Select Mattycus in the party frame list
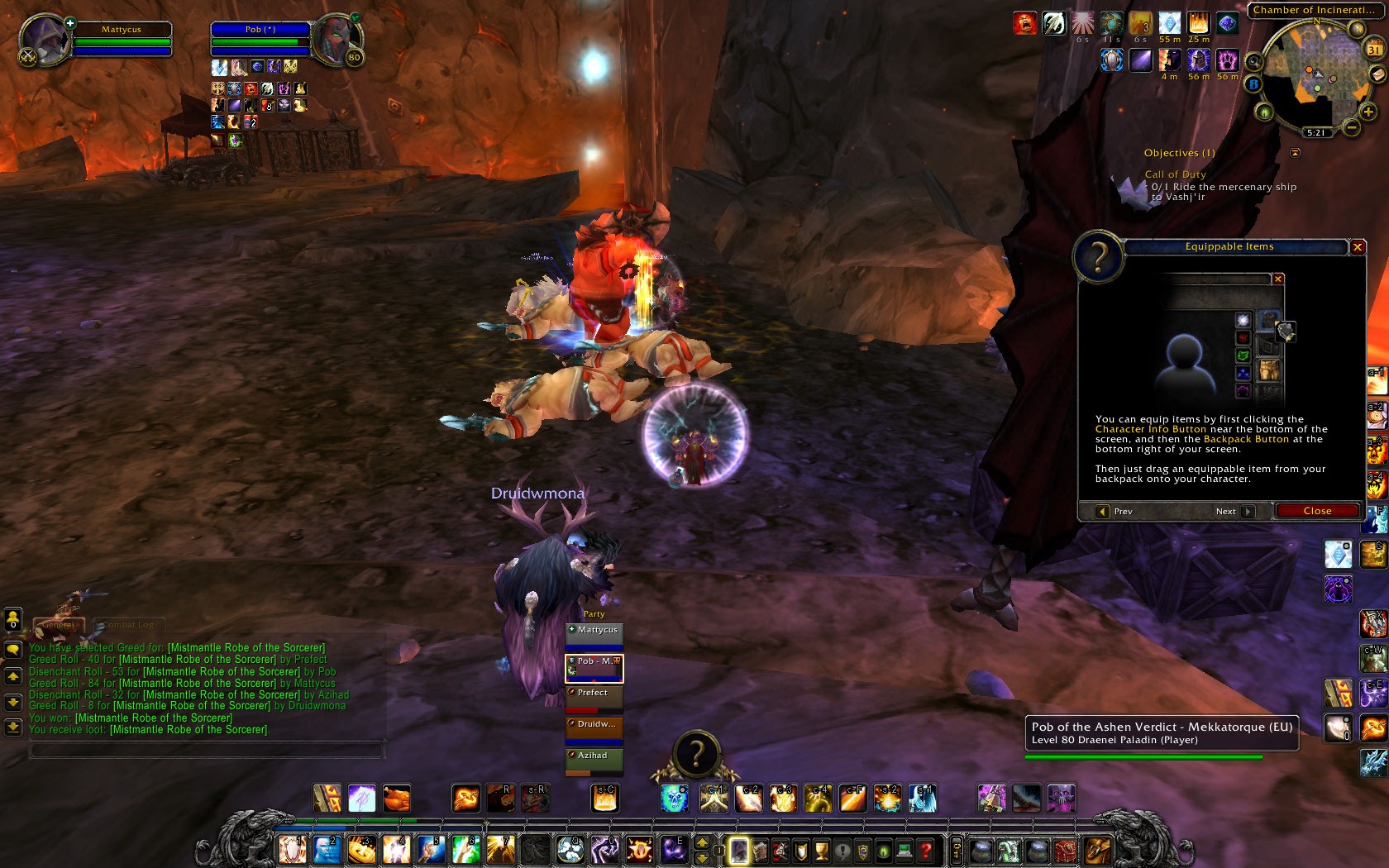Screen dimensions: 1389x868 (594, 634)
